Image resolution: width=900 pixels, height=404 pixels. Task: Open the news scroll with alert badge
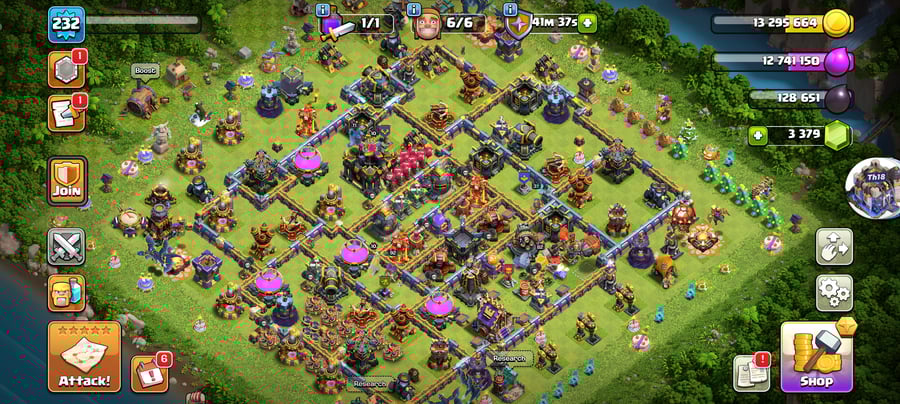pyautogui.click(x=751, y=372)
